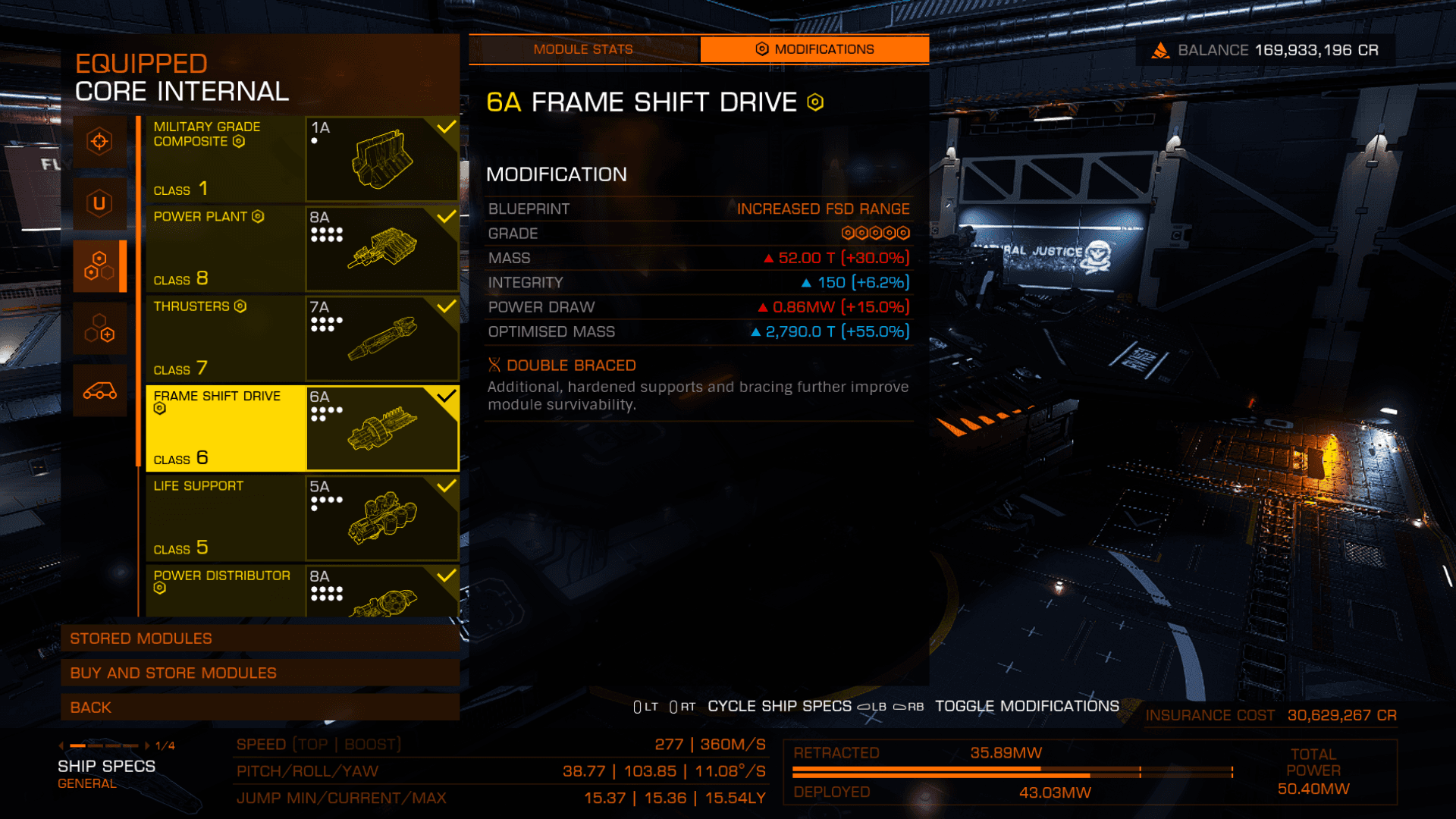Go Back from the outfitting menu
Viewport: 1456px width, 819px height.
259,708
